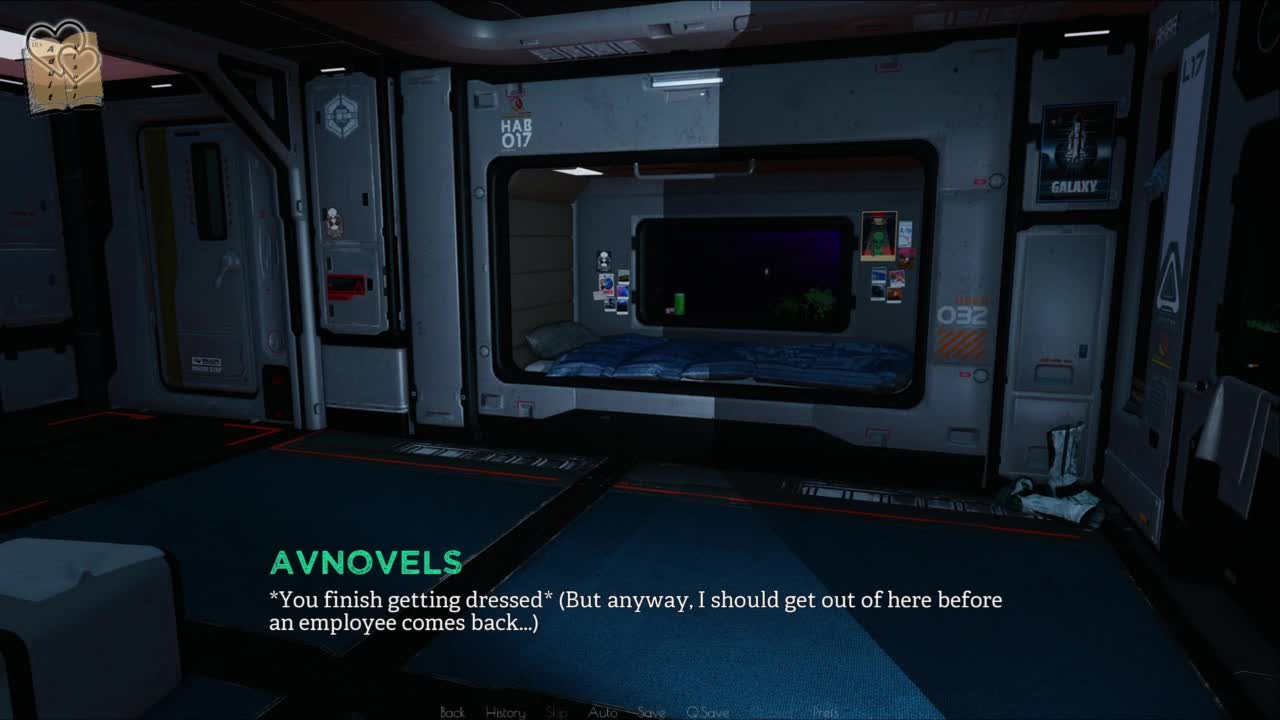
Task: Activate the Skip option
Action: 557,712
